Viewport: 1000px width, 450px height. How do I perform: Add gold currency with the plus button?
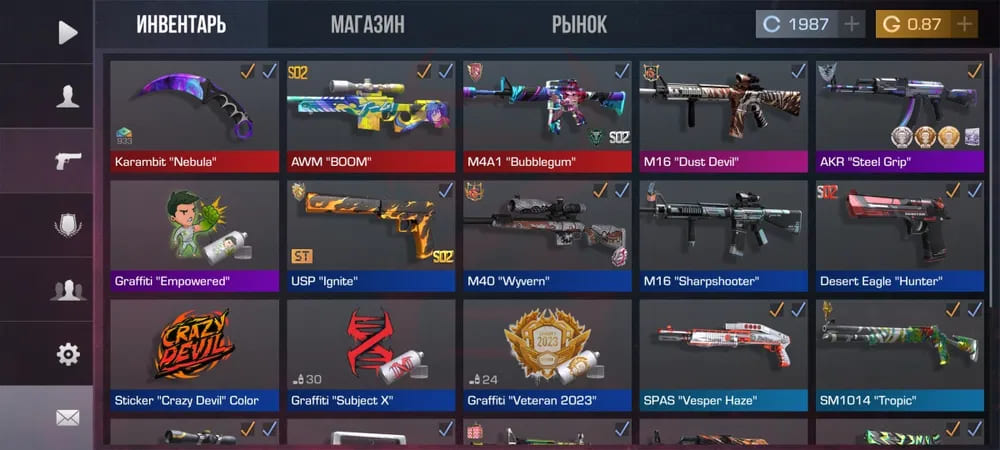click(964, 25)
